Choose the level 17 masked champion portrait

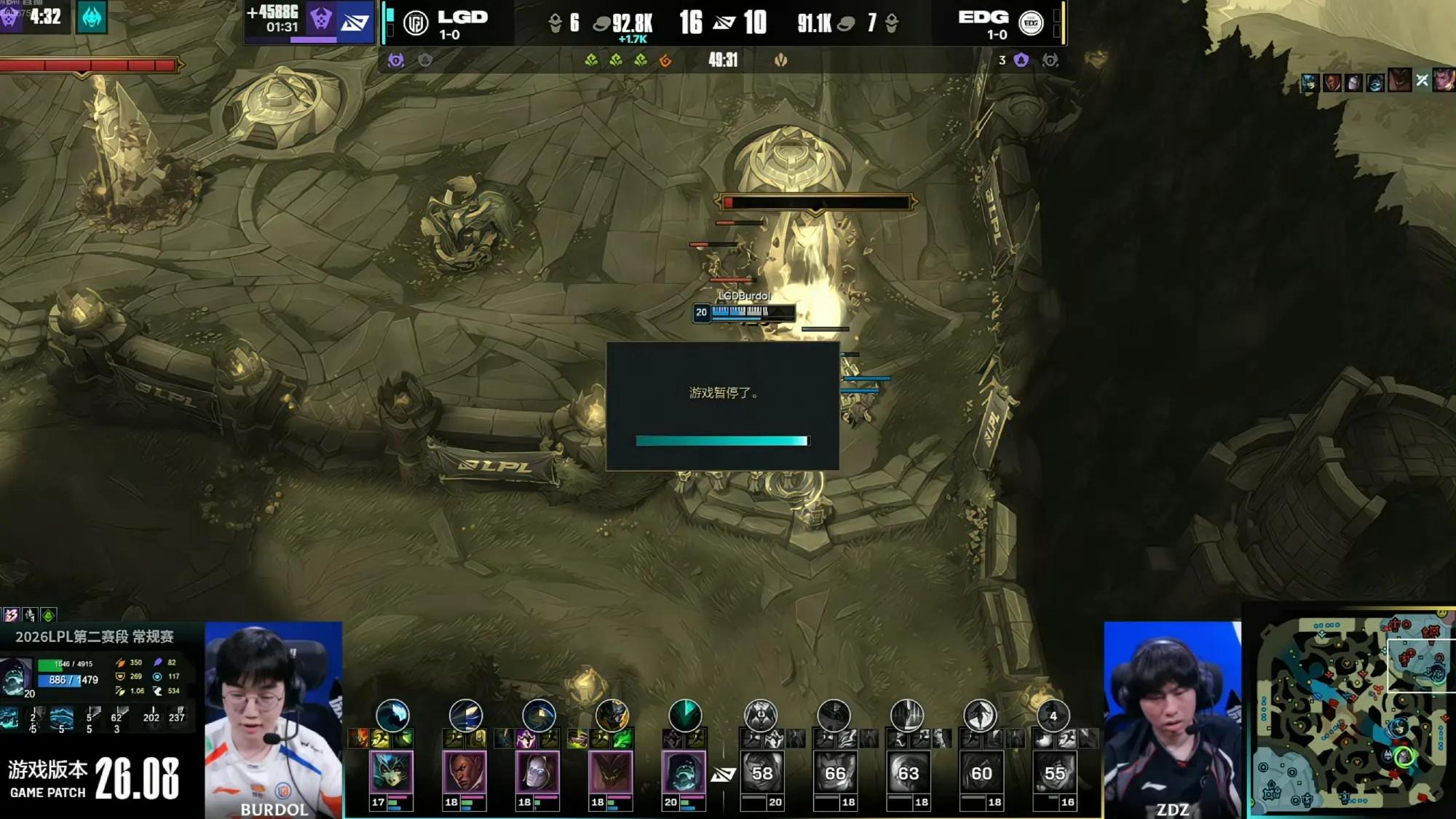coord(392,772)
